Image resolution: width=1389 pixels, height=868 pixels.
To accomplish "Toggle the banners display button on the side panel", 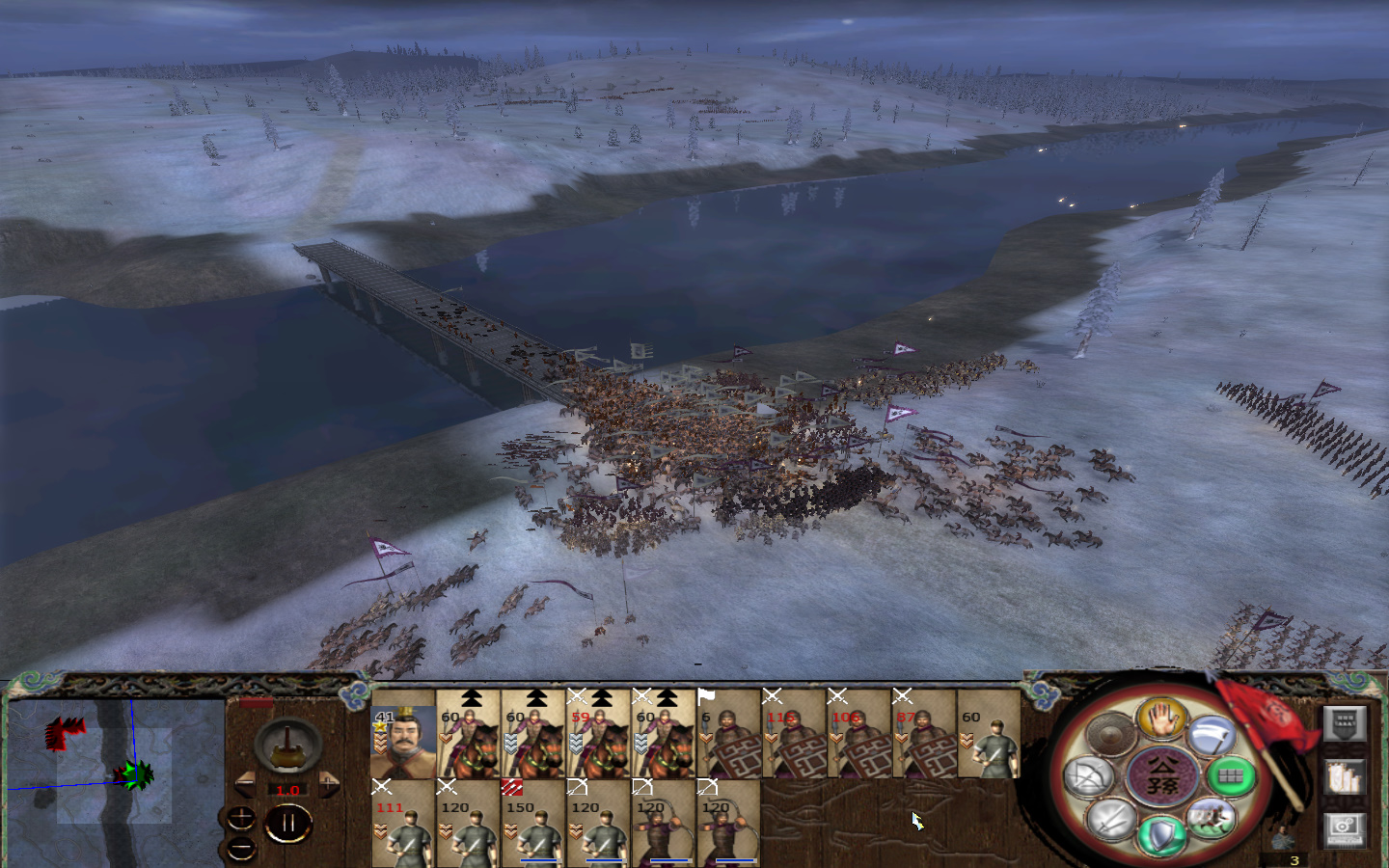I will (1343, 778).
